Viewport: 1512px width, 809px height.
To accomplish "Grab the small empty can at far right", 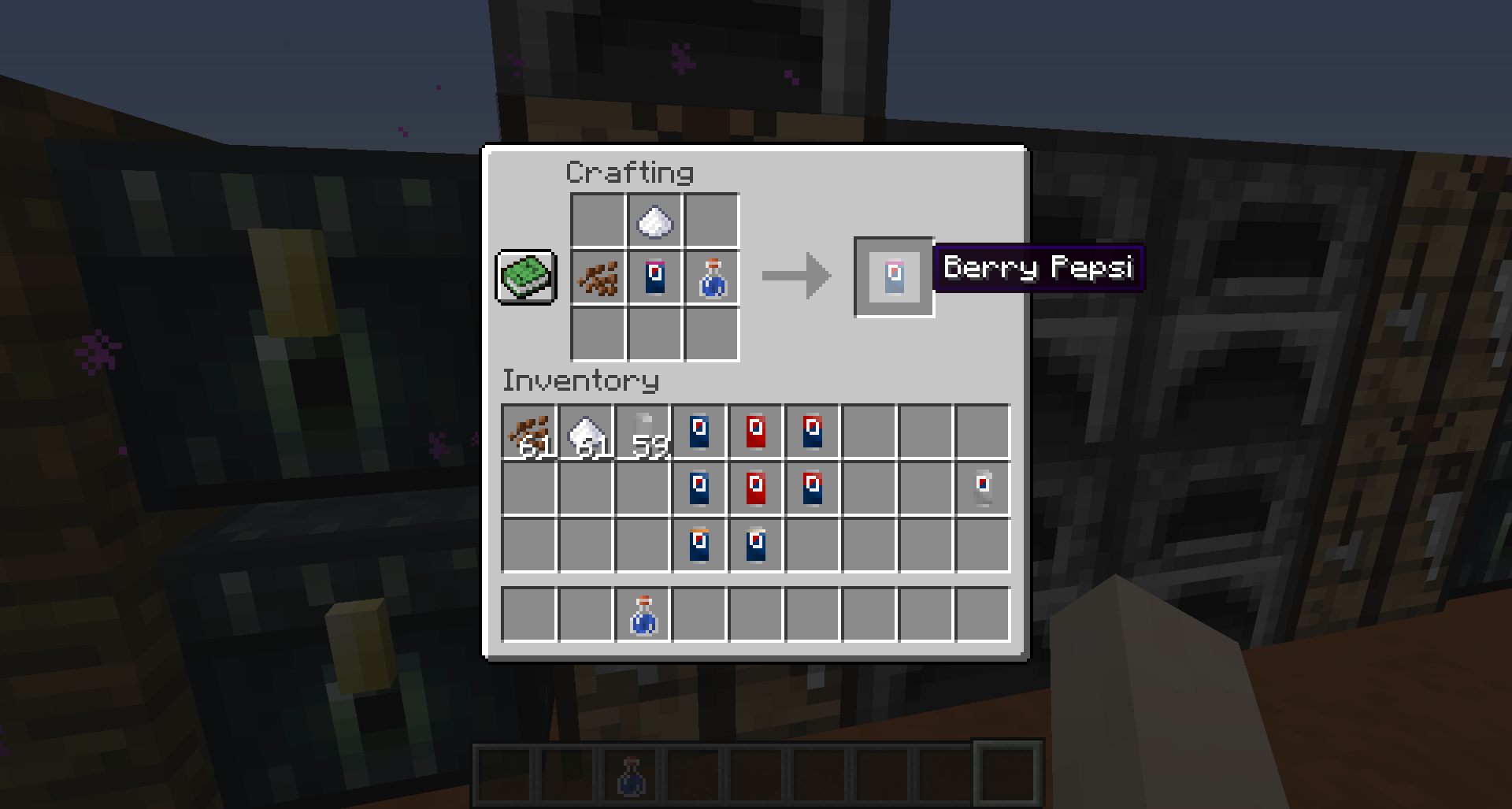I will click(983, 487).
